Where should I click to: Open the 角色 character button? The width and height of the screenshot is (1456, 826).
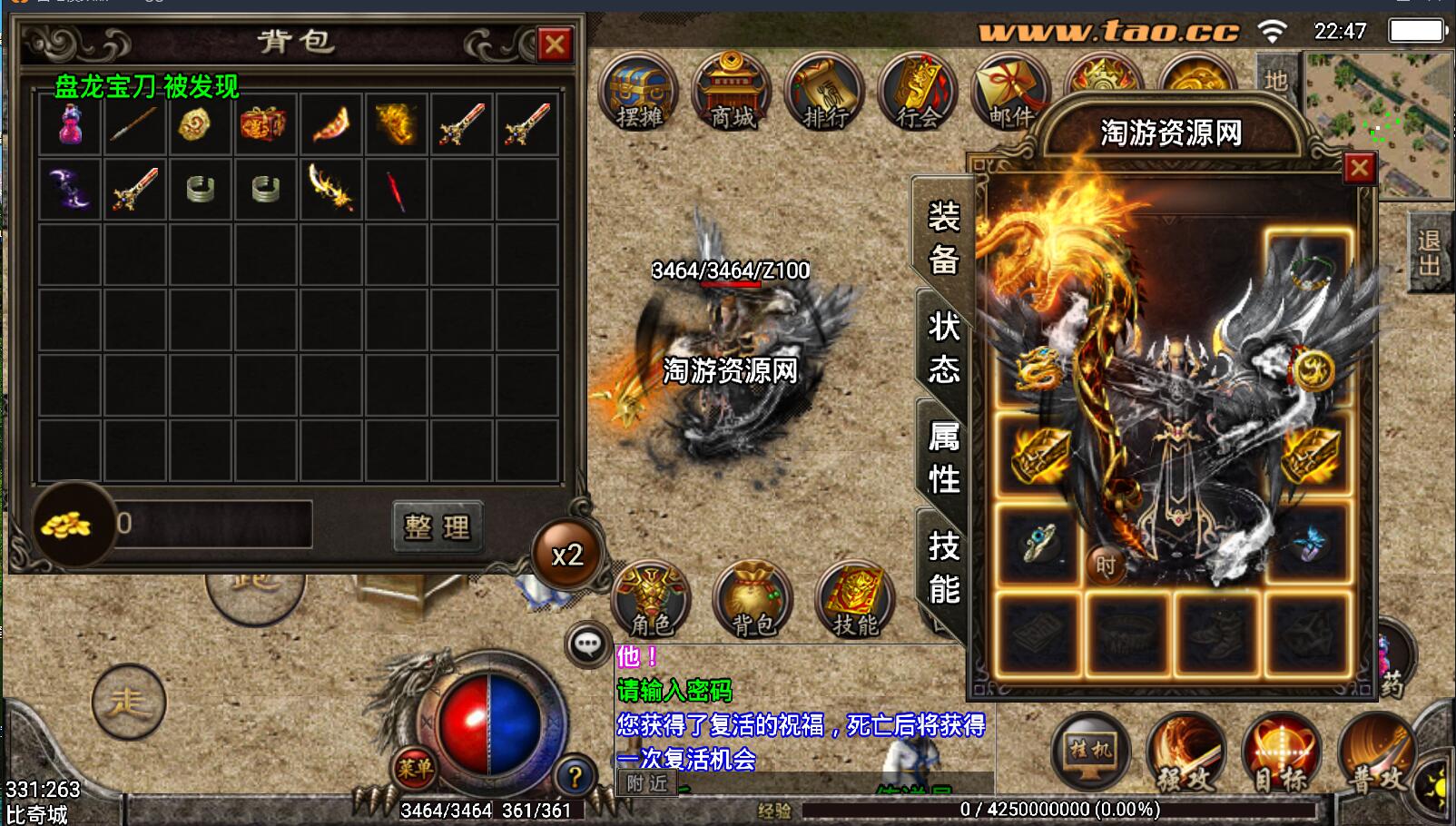pyautogui.click(x=652, y=599)
